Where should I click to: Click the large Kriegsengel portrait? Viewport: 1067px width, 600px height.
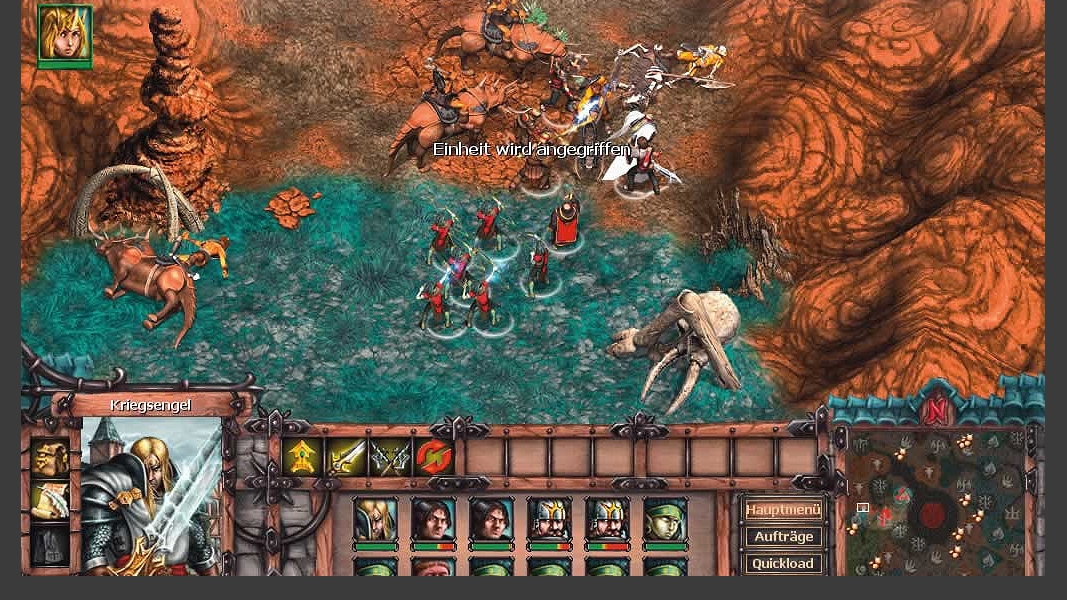(152, 495)
